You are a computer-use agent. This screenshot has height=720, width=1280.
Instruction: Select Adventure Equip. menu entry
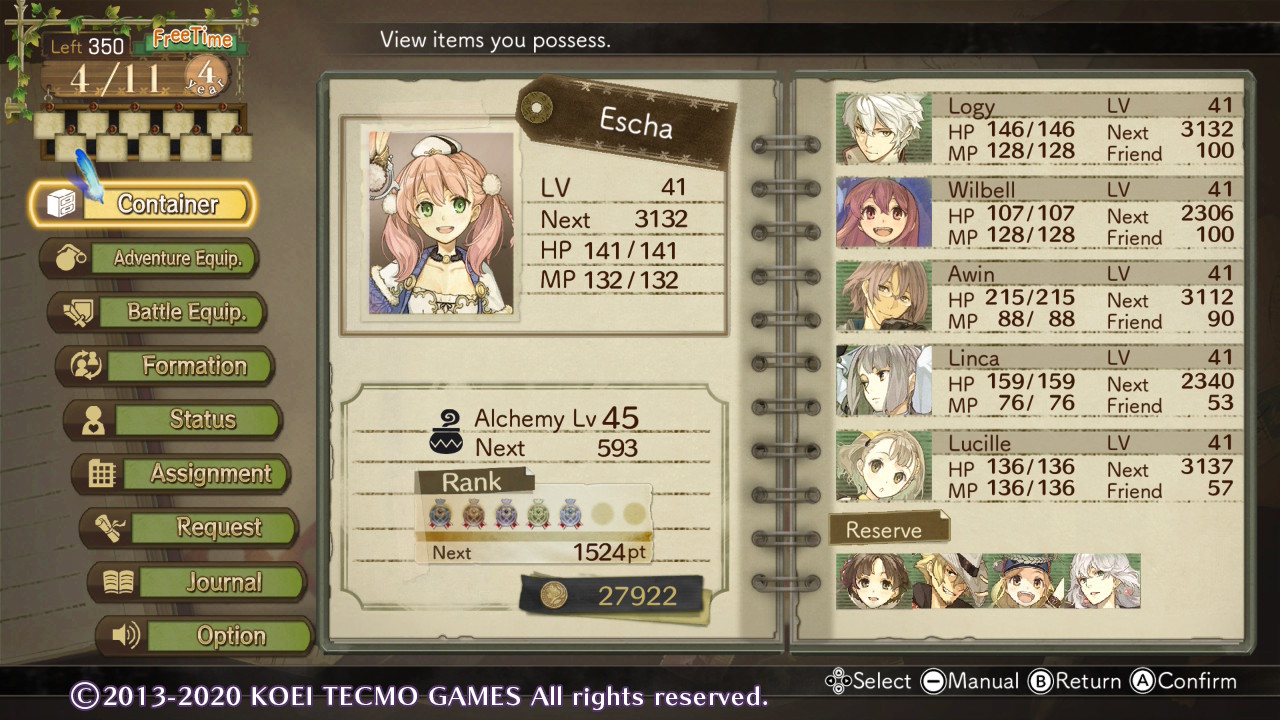click(150, 258)
